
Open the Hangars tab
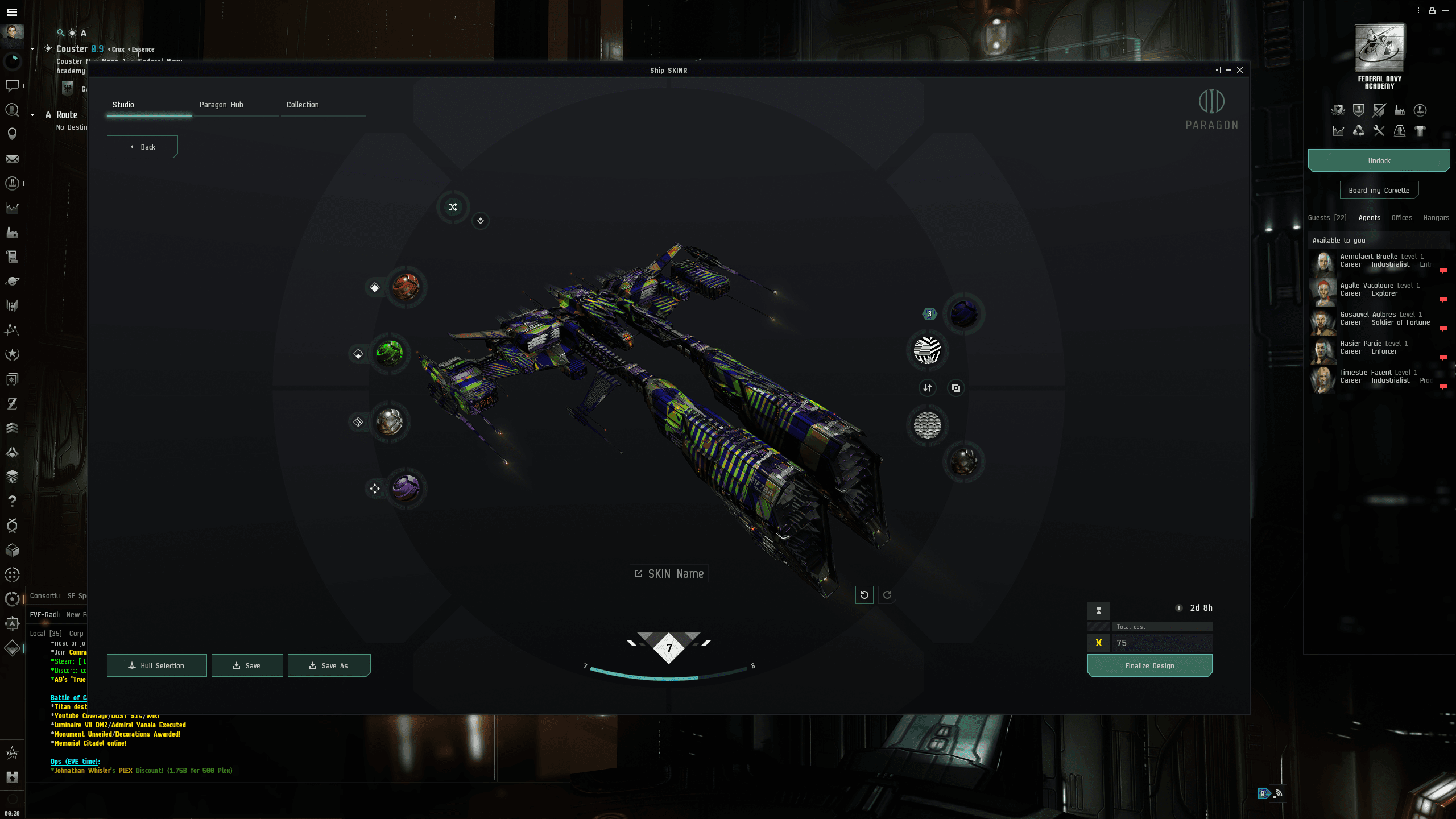(x=1436, y=218)
